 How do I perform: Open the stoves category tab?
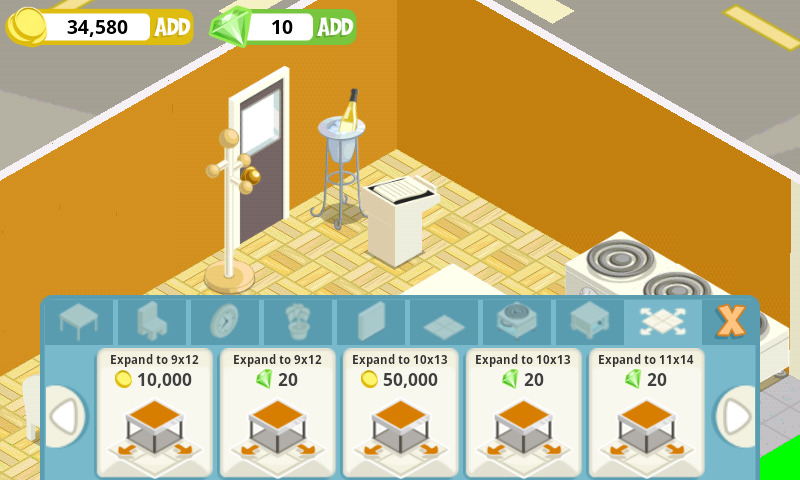[x=517, y=322]
